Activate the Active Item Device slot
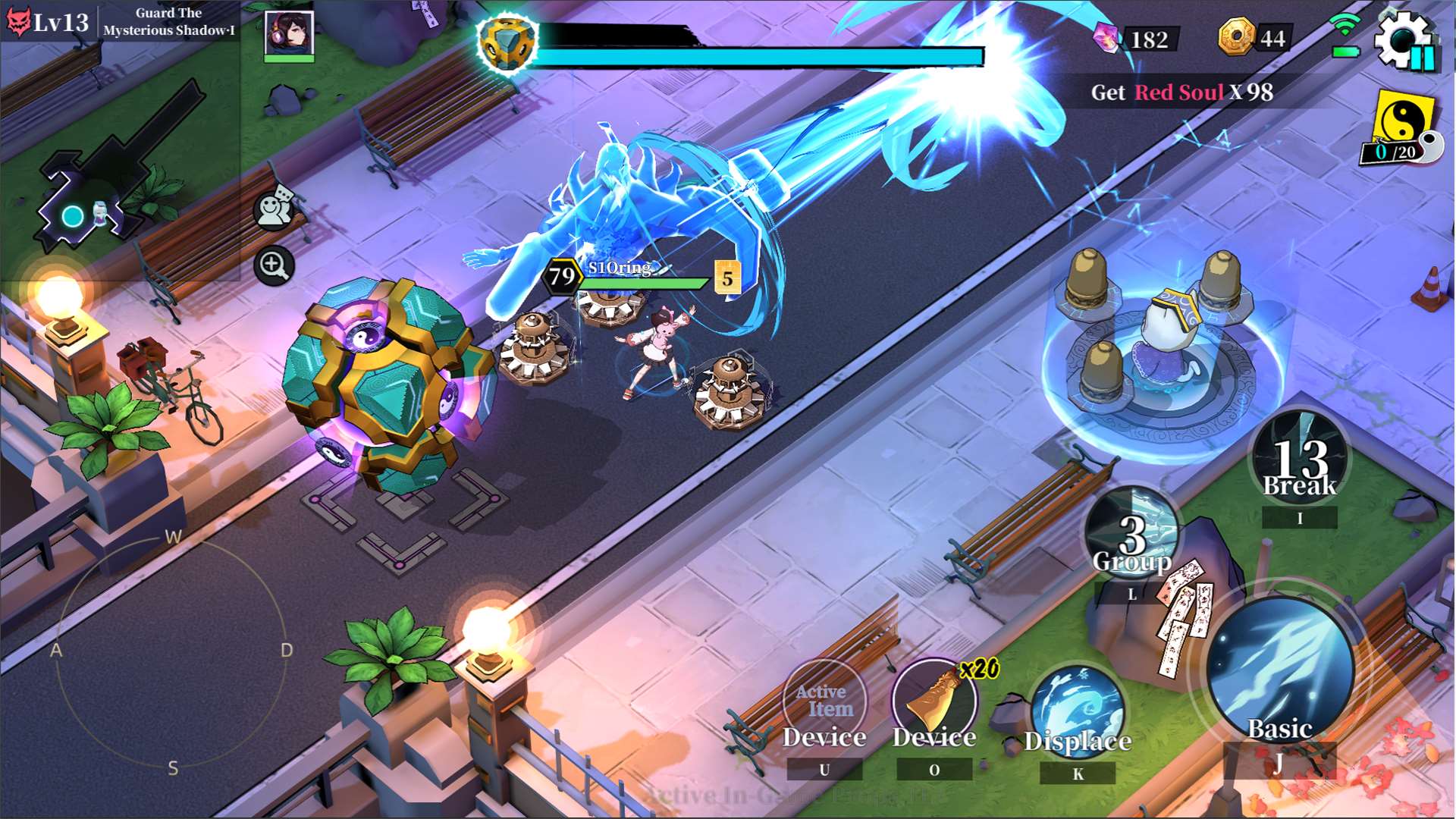 [824, 701]
